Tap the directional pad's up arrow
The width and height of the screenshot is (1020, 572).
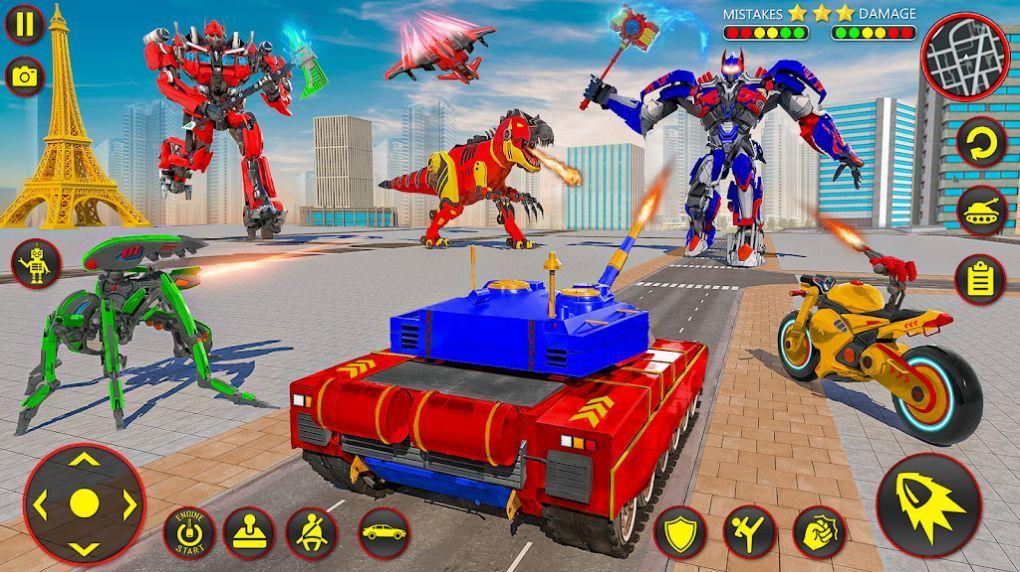(x=85, y=460)
